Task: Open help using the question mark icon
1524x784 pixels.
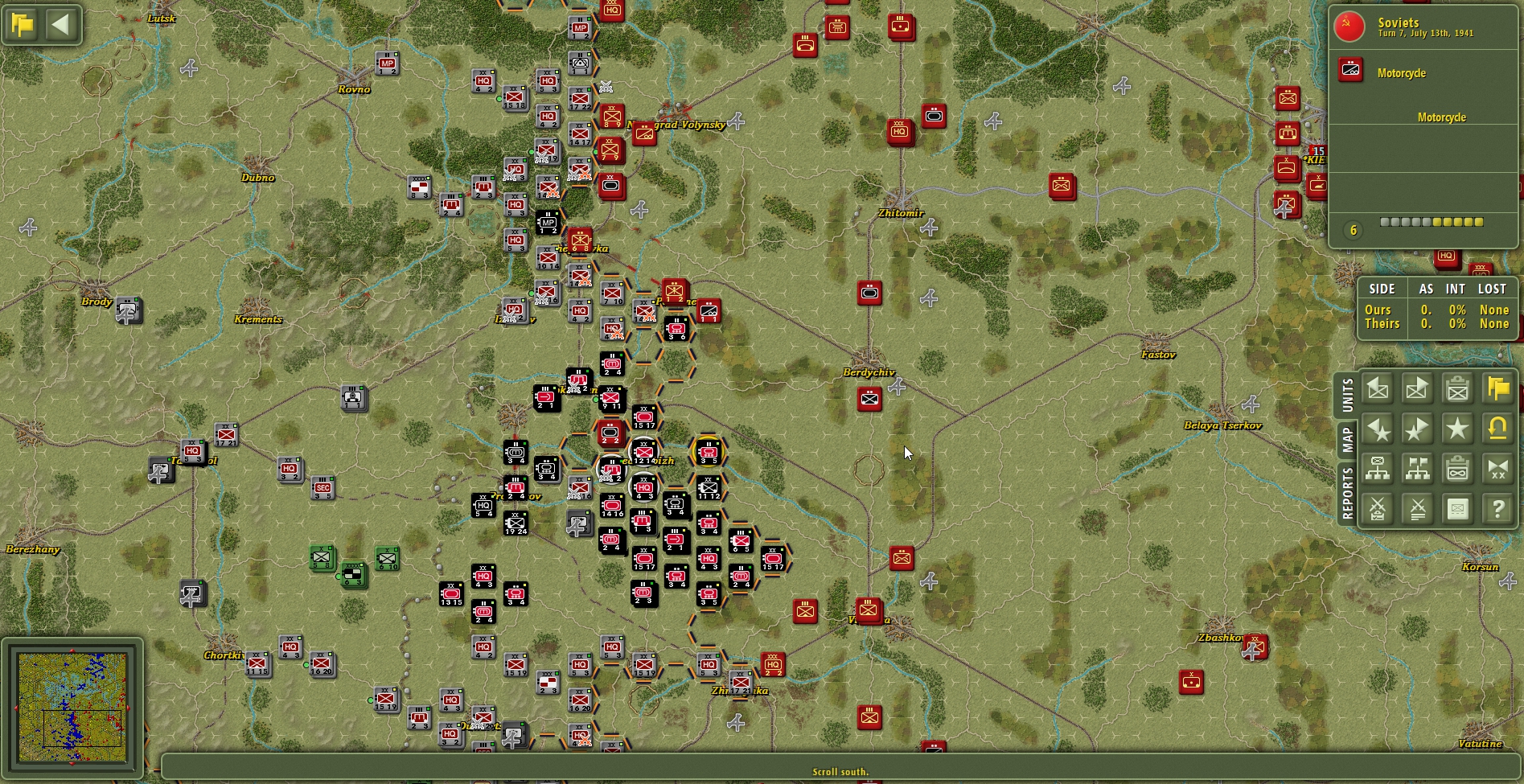Action: coord(1497,508)
